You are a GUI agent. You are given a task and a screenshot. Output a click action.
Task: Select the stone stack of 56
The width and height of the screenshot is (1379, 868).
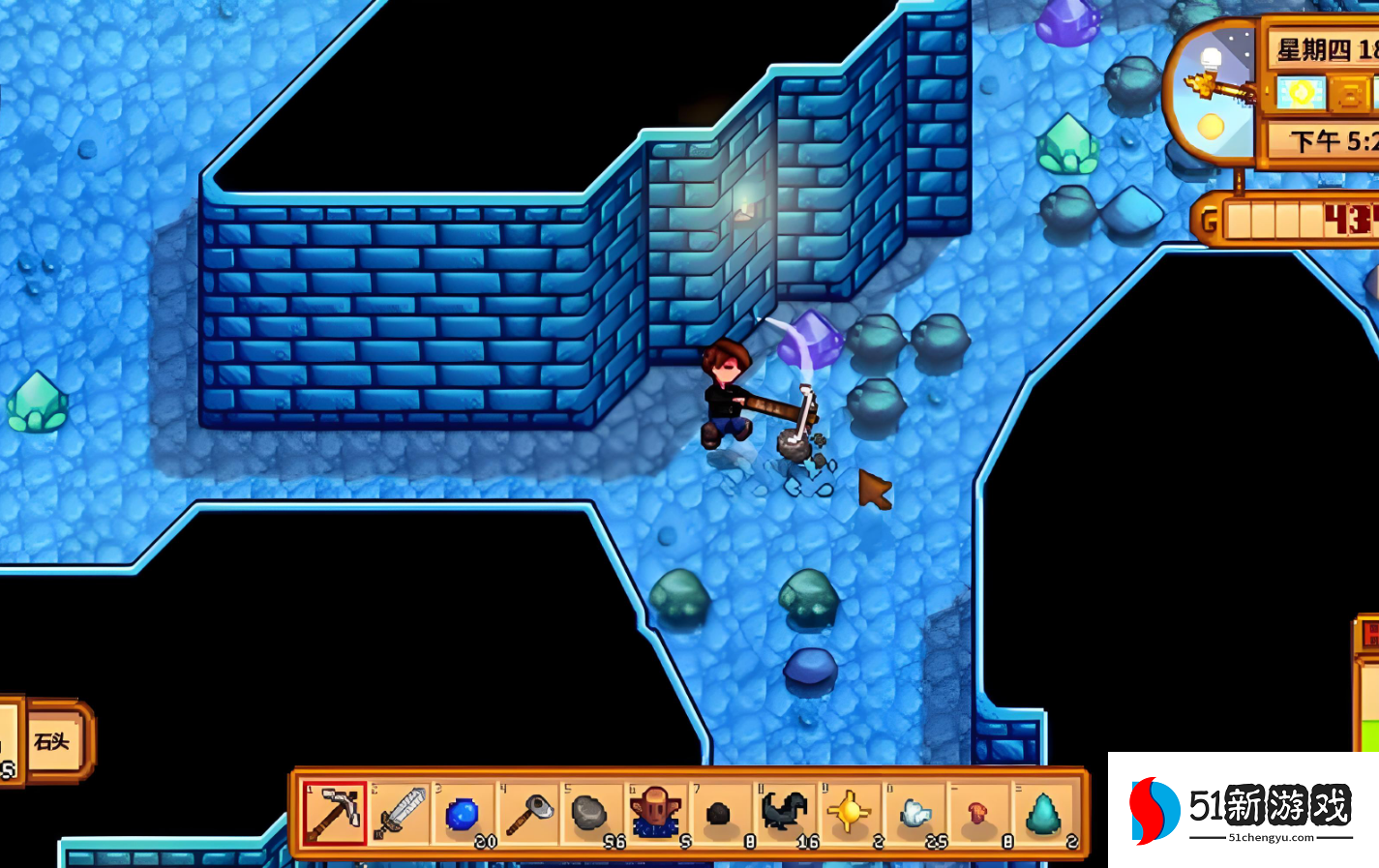click(x=591, y=814)
